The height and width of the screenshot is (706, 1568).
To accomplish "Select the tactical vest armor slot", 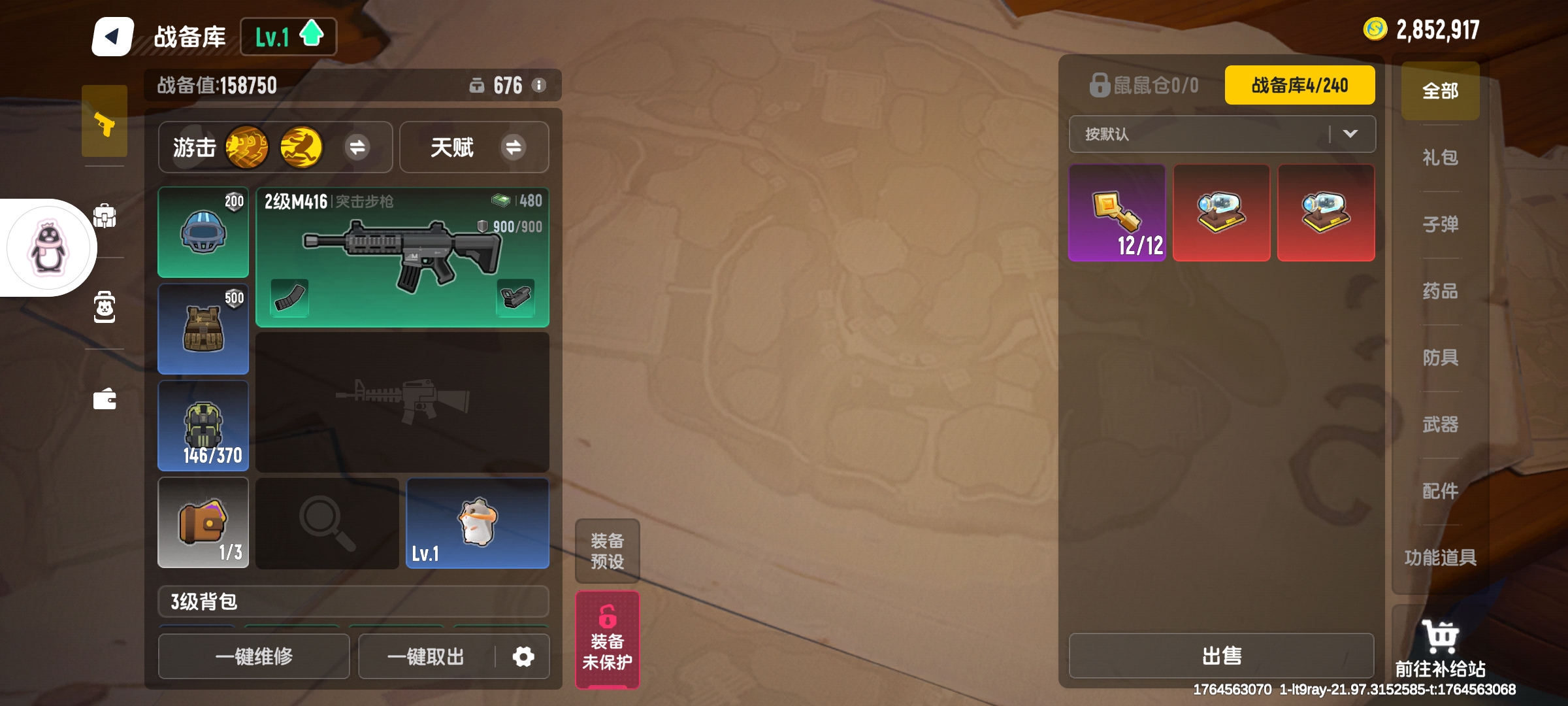I will (203, 329).
